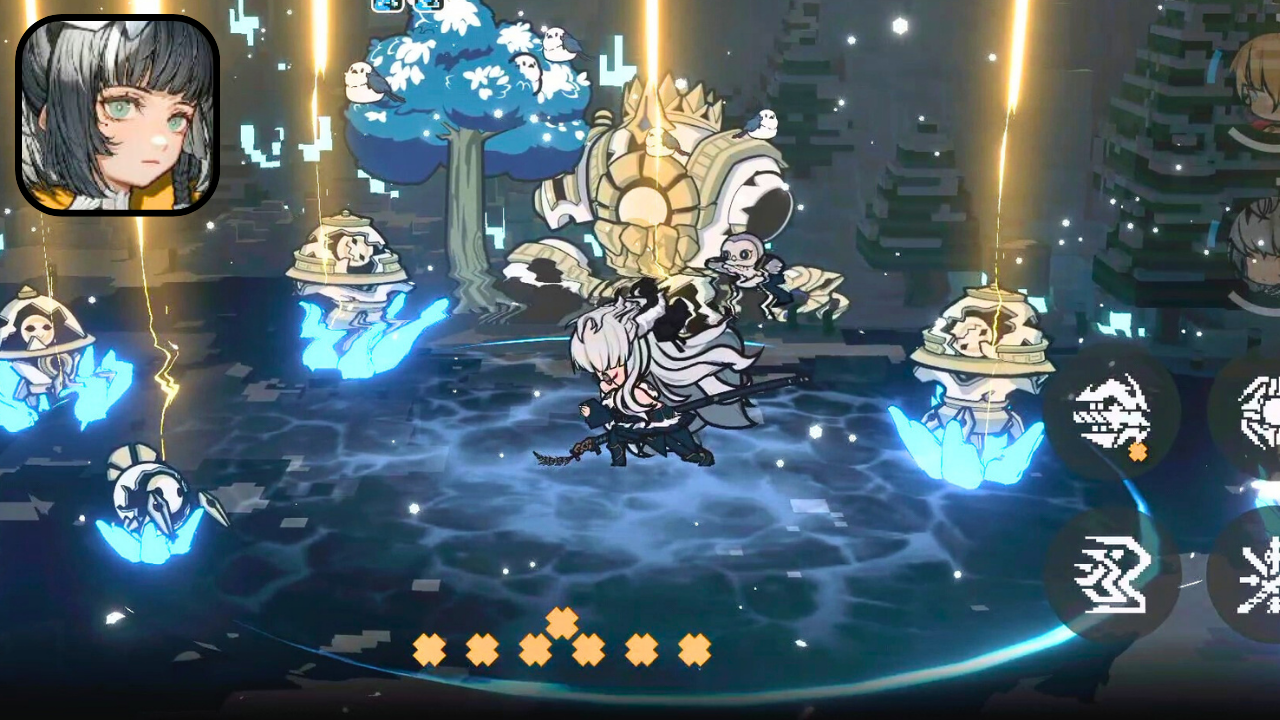This screenshot has width=1280, height=720.
Task: Tap the rightmost cross pip of the gauge
Action: [695, 648]
